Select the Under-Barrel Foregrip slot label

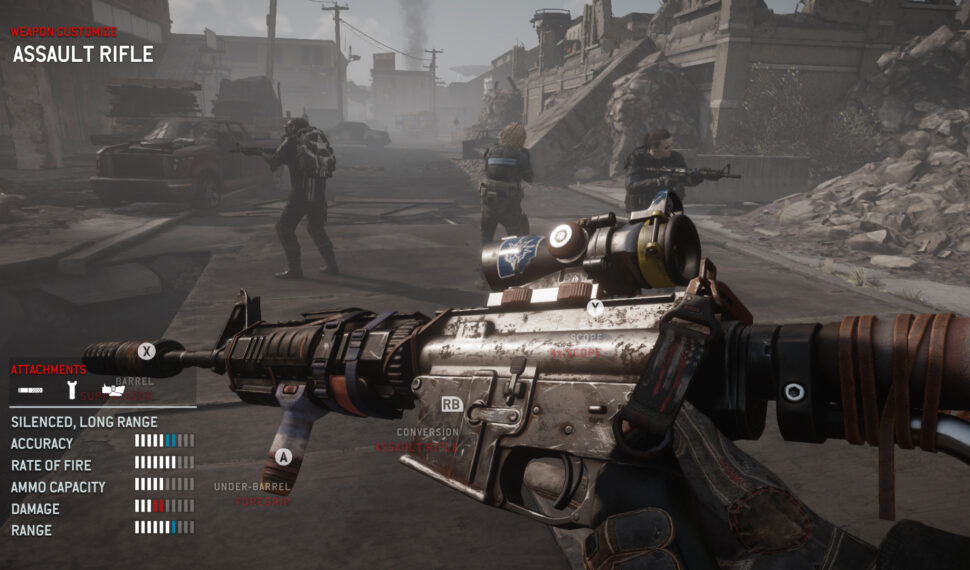click(x=251, y=493)
